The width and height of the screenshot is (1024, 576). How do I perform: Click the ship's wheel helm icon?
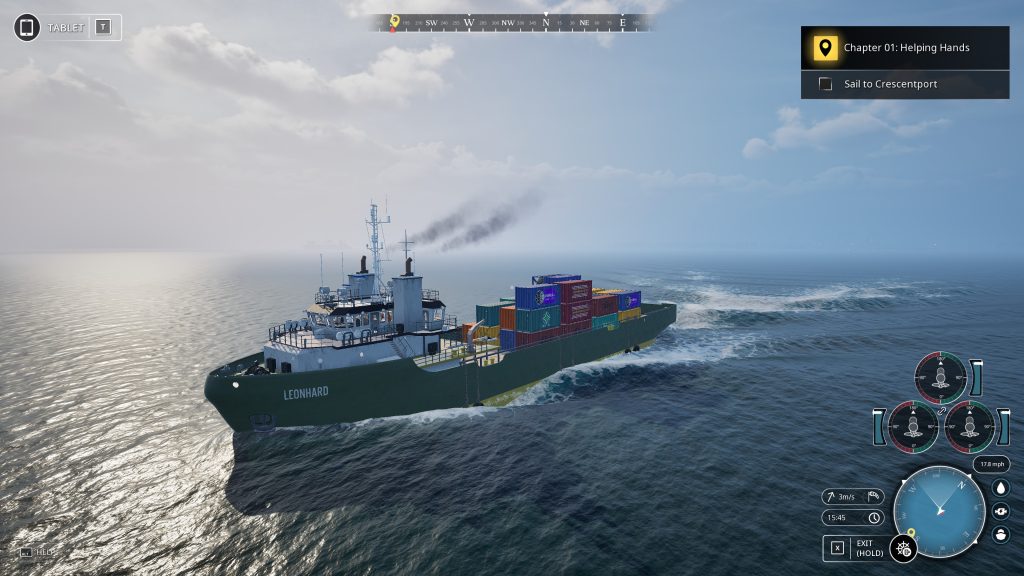903,548
